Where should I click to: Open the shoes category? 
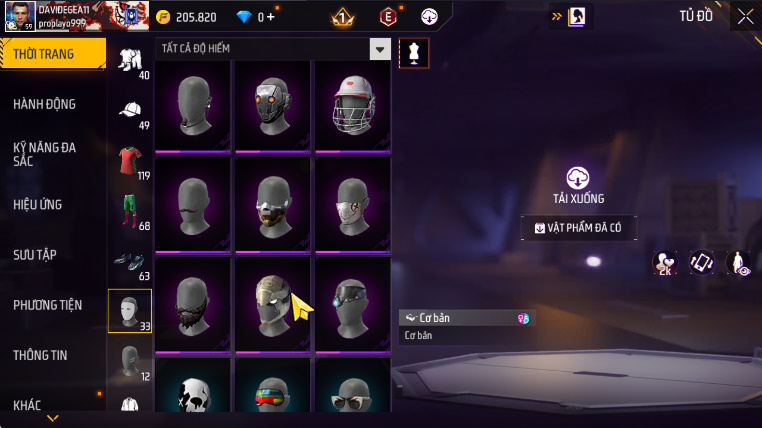tap(130, 260)
